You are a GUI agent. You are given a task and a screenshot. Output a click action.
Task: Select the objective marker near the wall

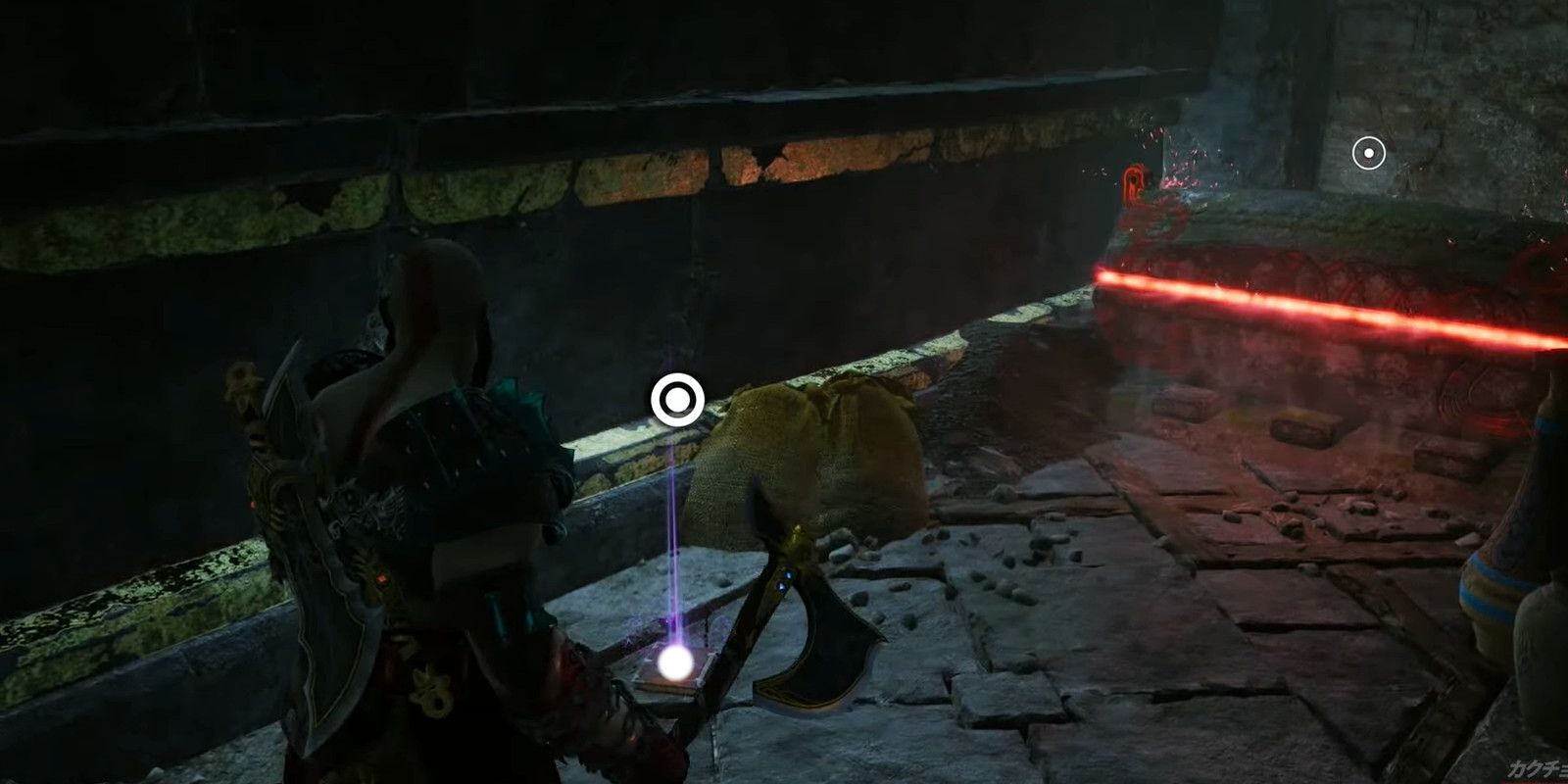tap(678, 400)
